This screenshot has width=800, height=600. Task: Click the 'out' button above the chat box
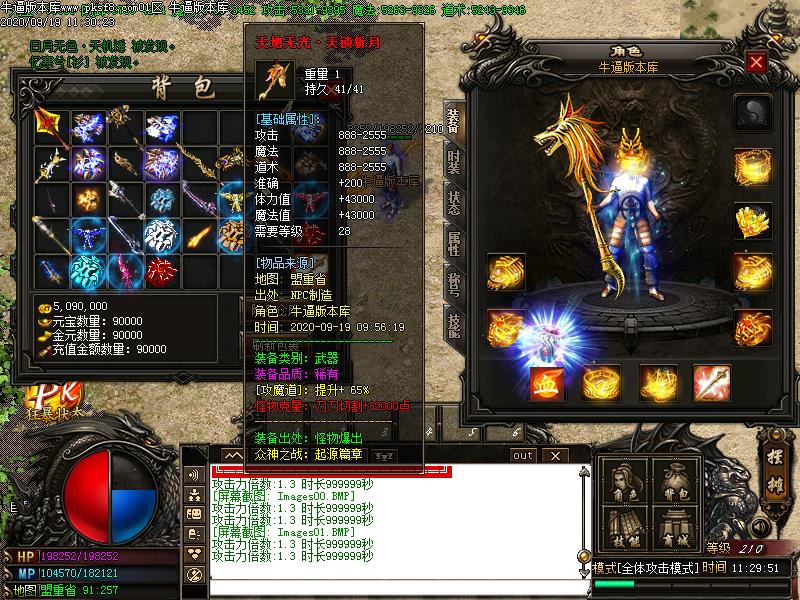(x=523, y=455)
